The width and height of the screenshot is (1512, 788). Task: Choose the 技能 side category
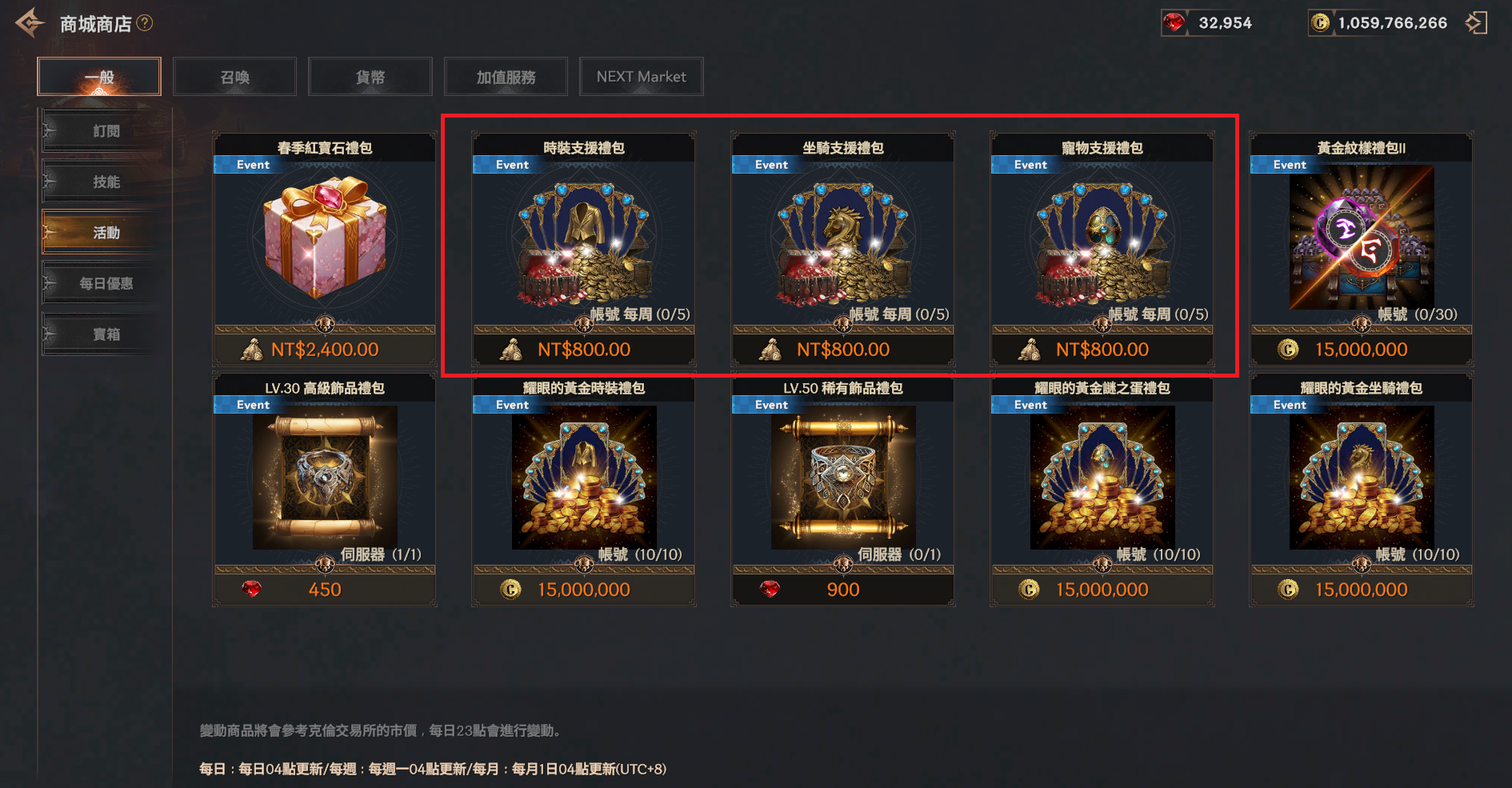pyautogui.click(x=106, y=182)
